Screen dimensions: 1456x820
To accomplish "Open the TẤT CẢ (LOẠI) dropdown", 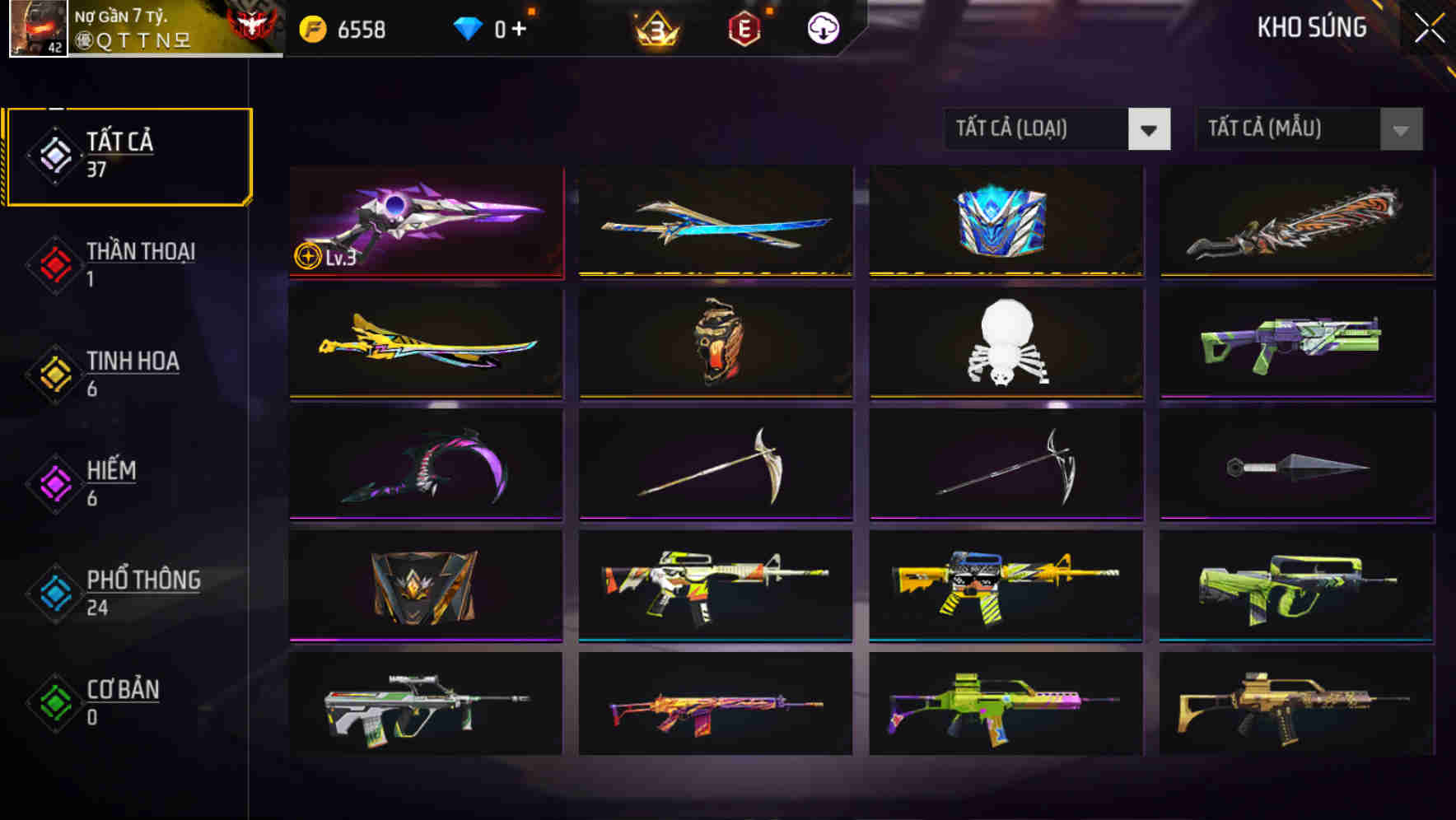I will pos(1057,129).
